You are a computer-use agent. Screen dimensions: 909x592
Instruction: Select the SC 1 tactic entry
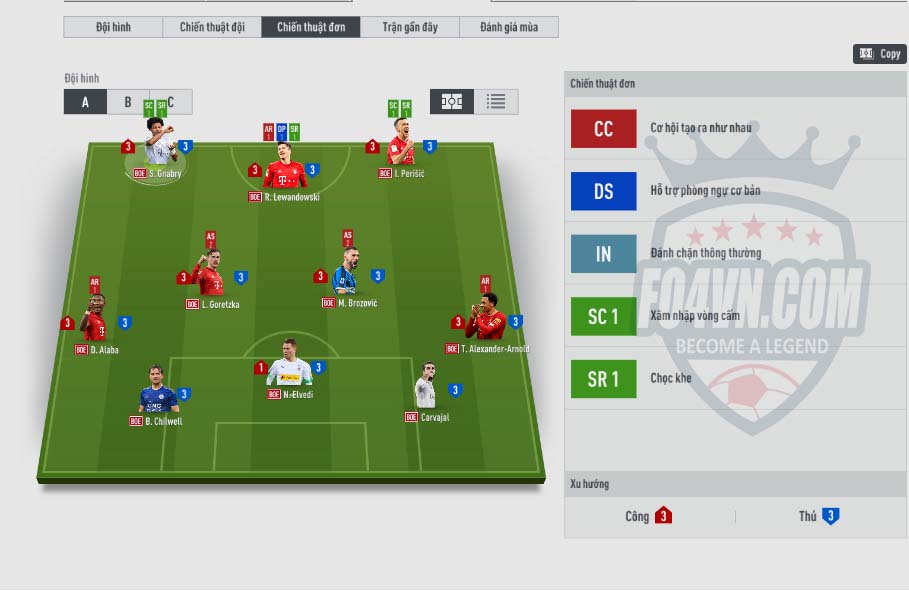click(x=603, y=317)
